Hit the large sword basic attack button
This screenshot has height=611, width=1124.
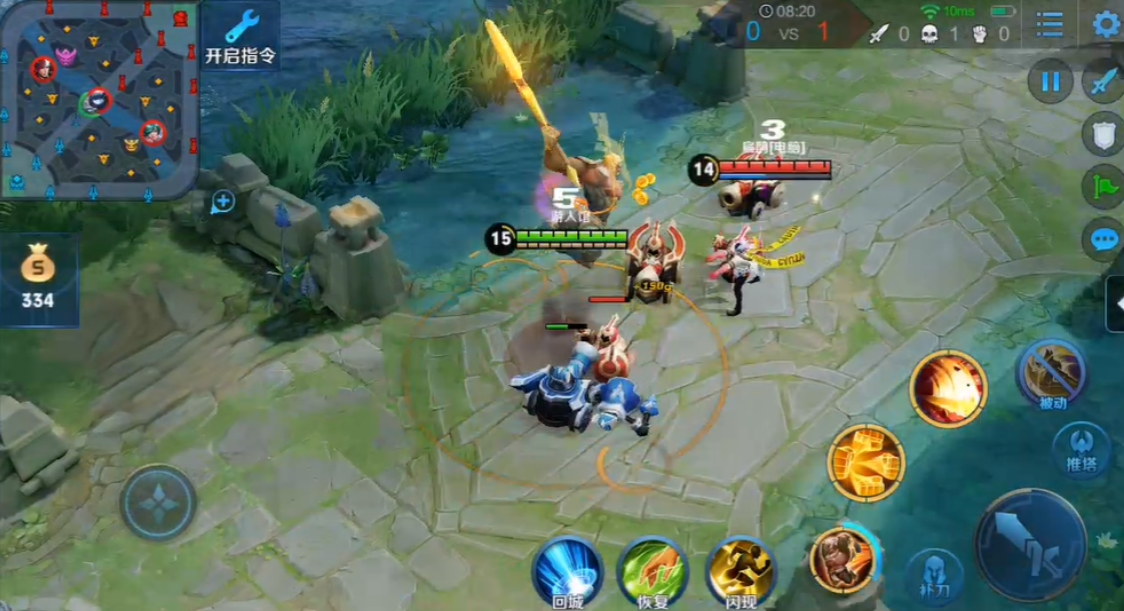pyautogui.click(x=1030, y=544)
